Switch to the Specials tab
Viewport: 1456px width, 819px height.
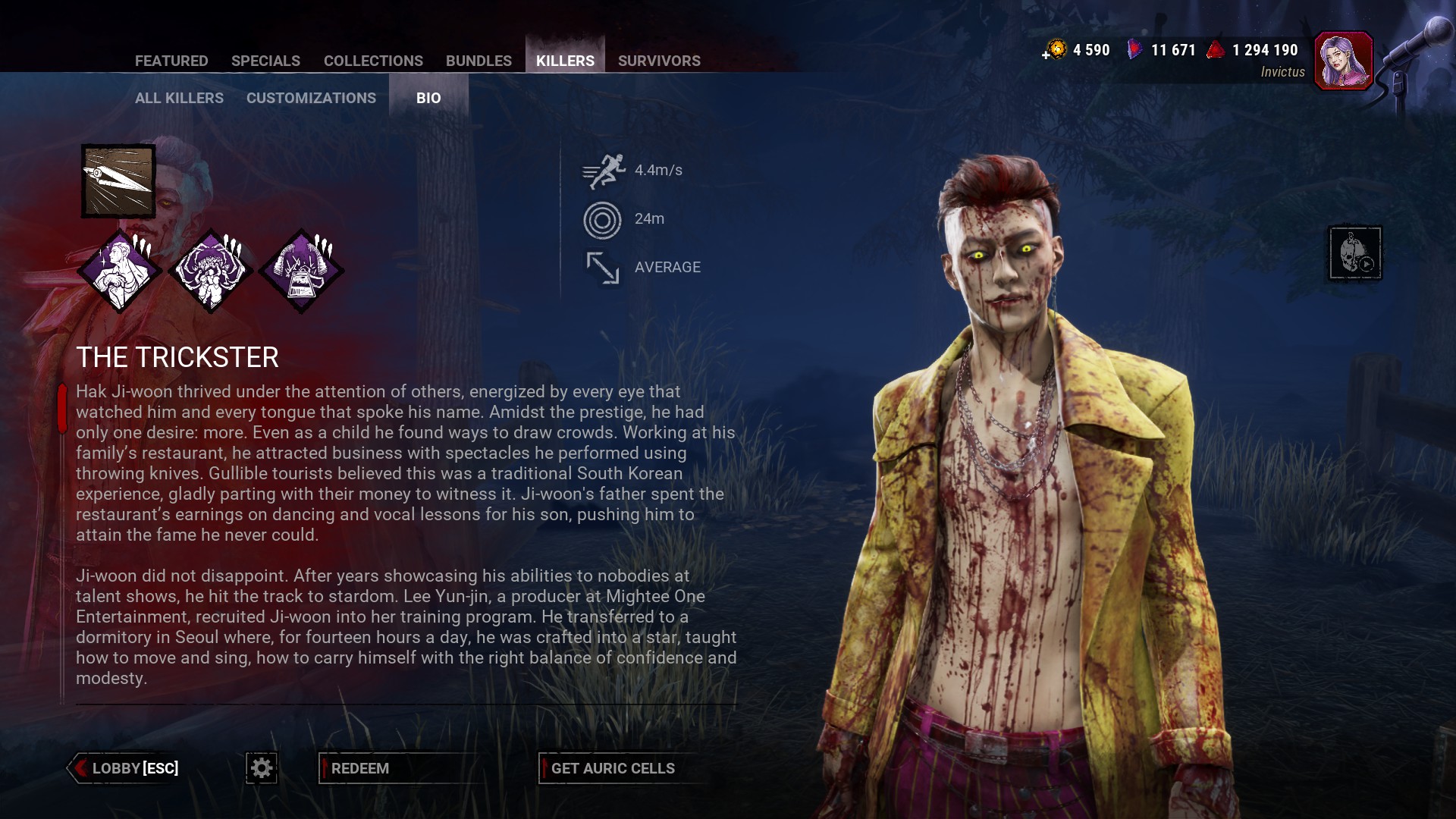tap(265, 61)
